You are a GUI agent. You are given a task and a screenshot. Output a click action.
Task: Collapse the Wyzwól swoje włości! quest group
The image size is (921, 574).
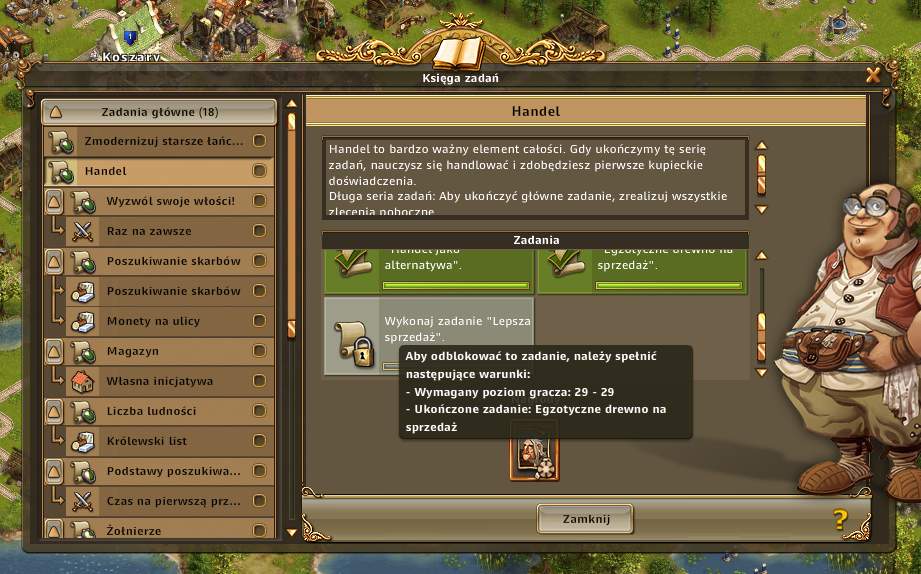click(x=56, y=202)
